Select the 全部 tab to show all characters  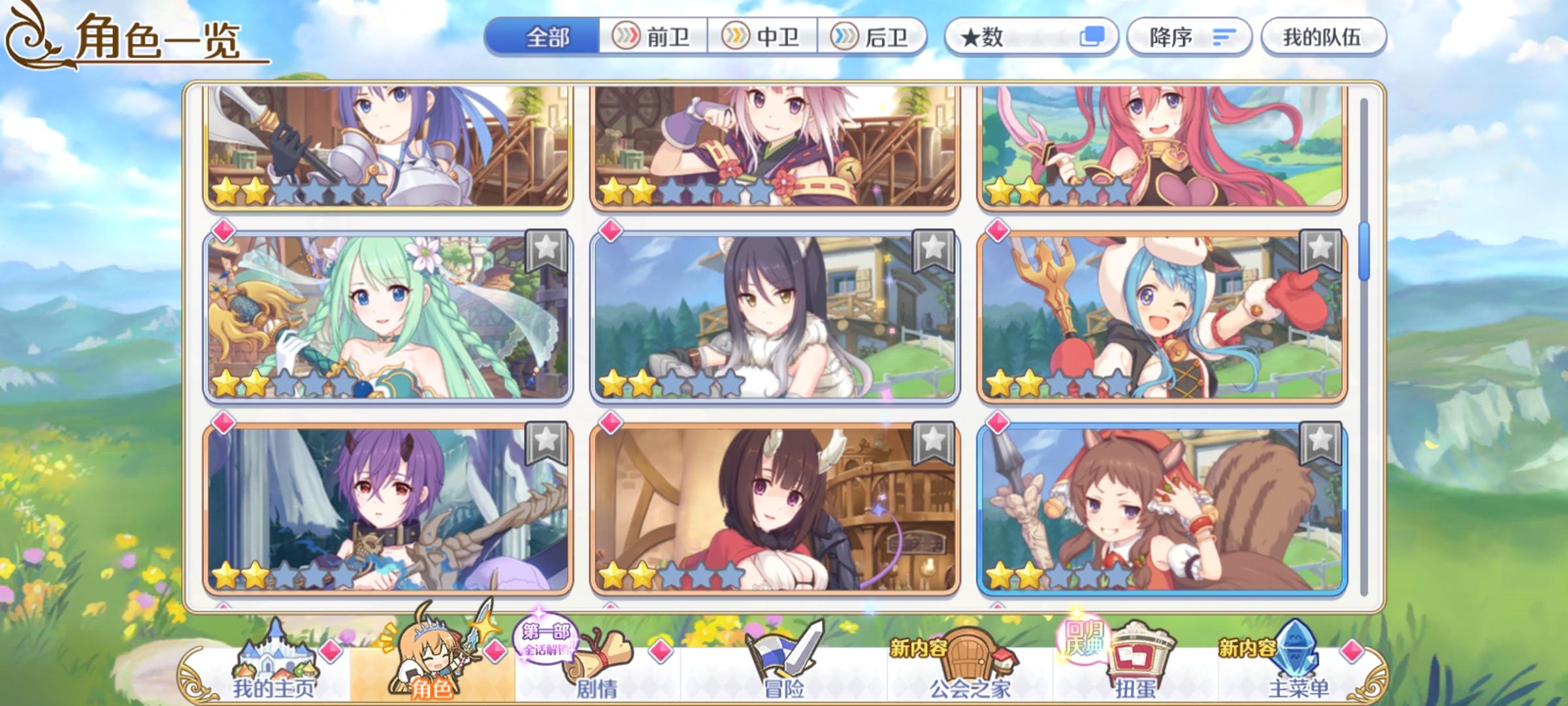point(549,38)
